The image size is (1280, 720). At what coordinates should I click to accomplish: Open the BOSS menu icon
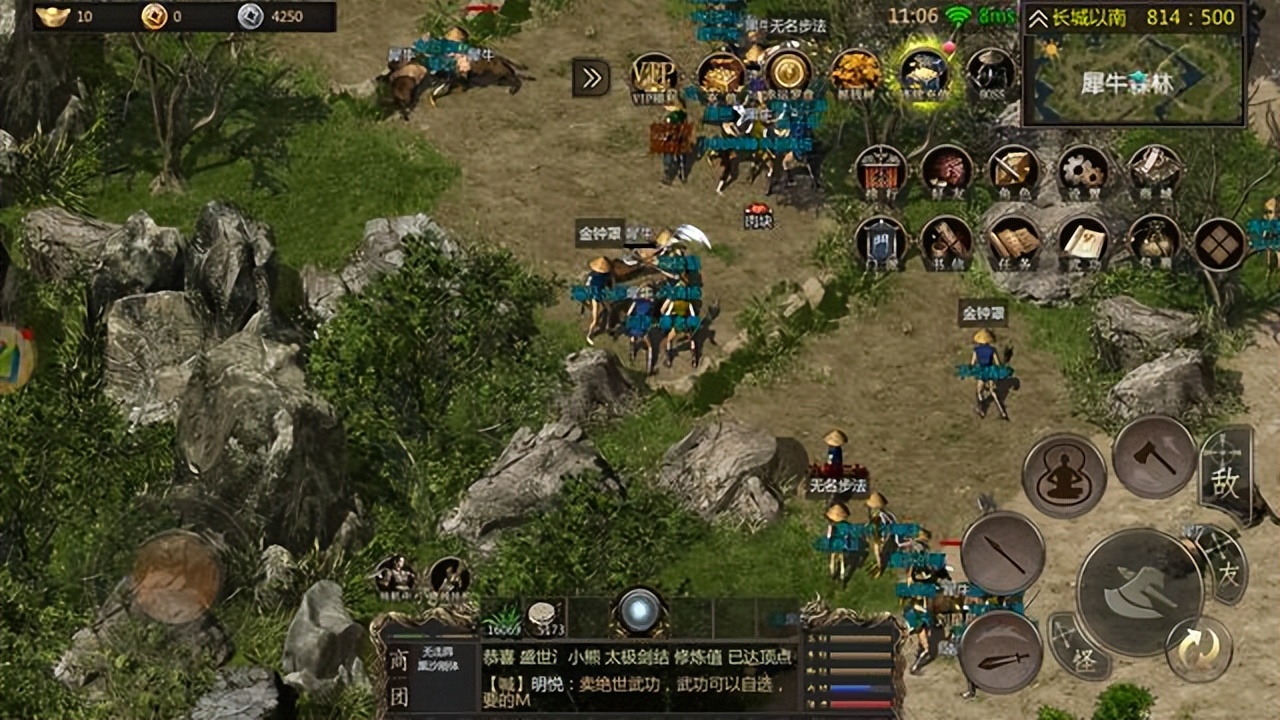(x=990, y=72)
